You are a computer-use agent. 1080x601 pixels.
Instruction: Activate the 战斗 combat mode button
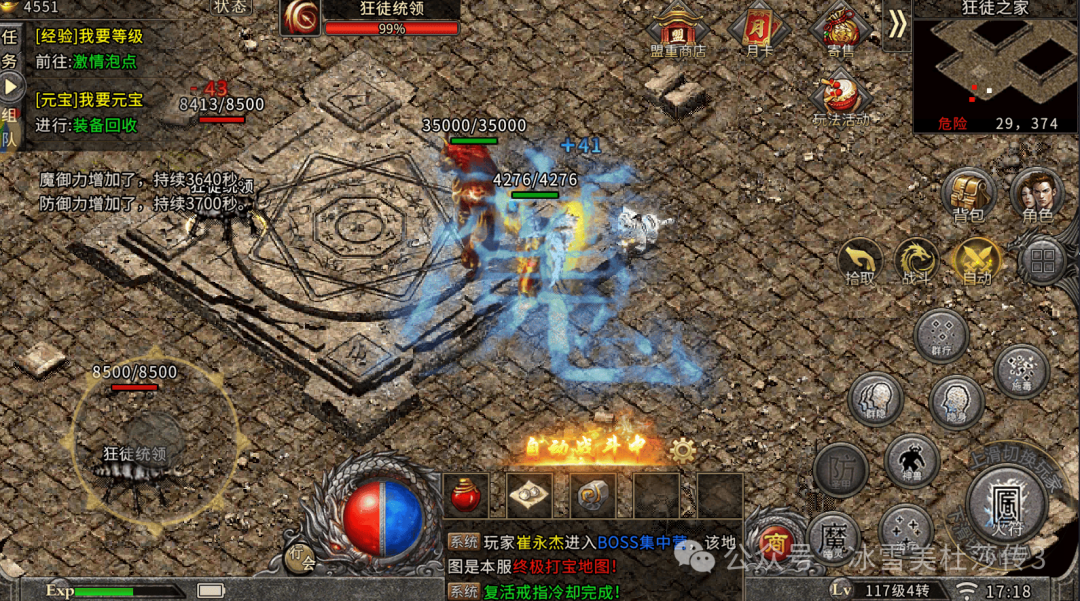point(916,259)
